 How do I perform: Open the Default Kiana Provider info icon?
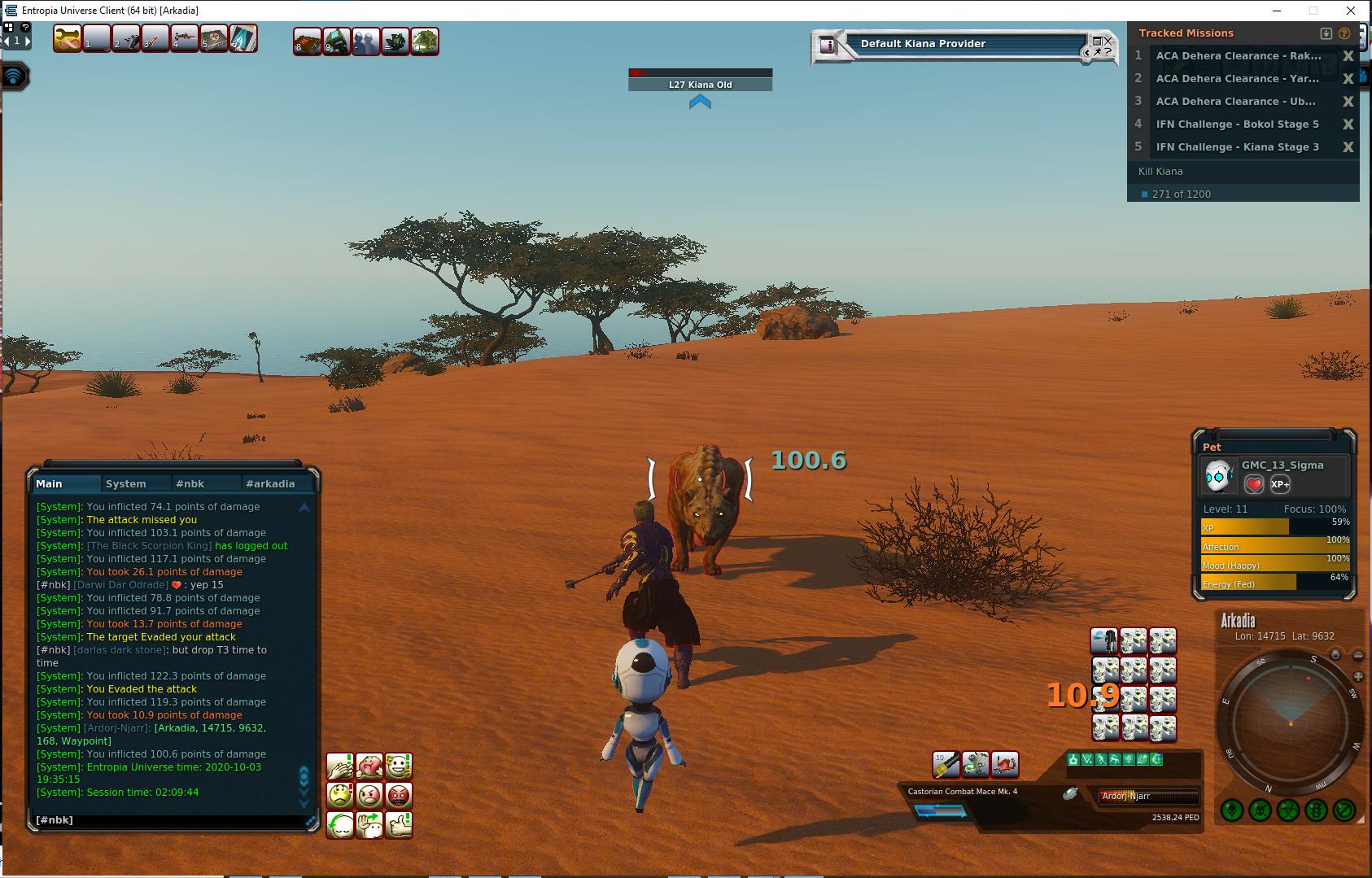point(828,46)
